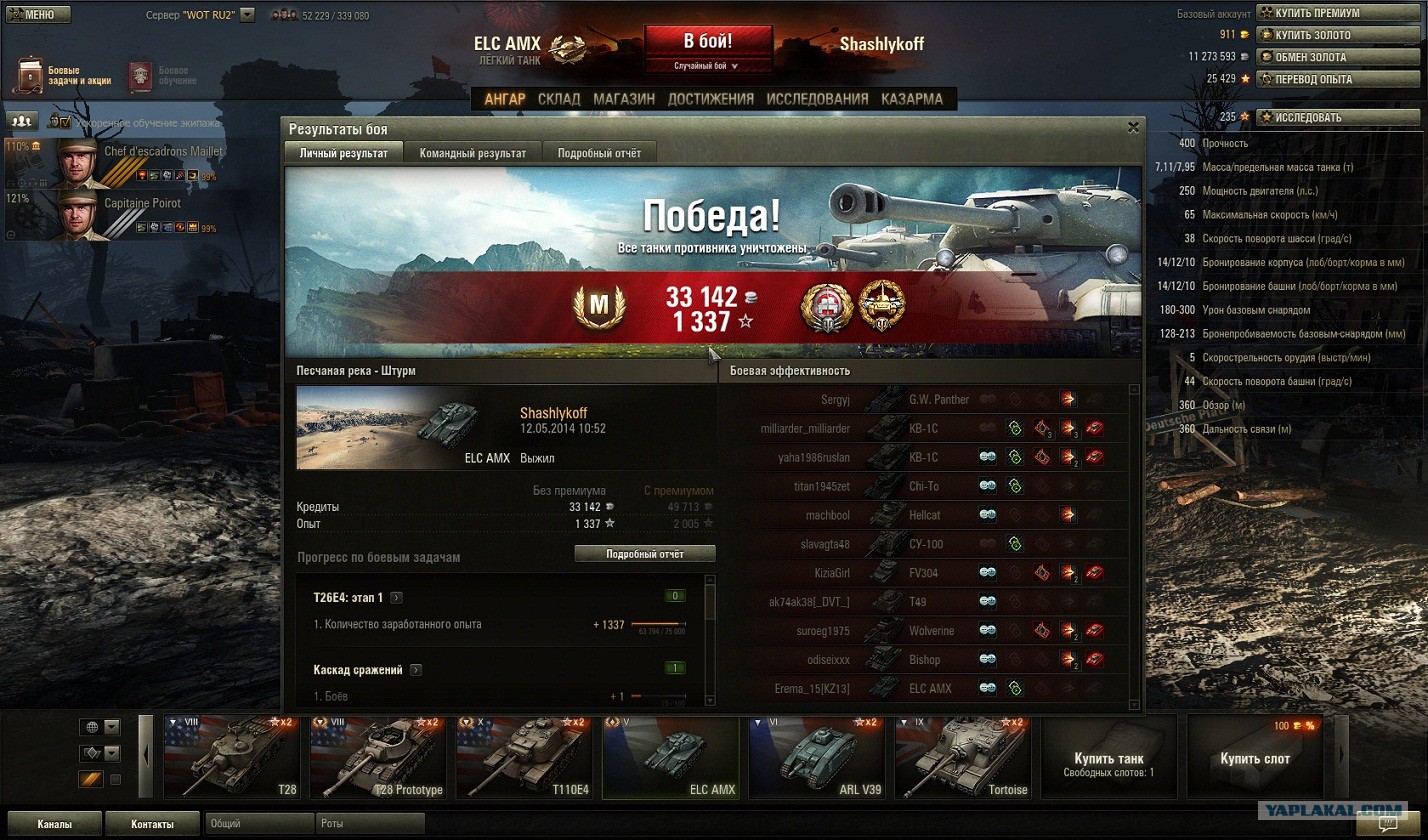1428x840 pixels.
Task: Start battle with the В бой! button
Action: point(708,41)
